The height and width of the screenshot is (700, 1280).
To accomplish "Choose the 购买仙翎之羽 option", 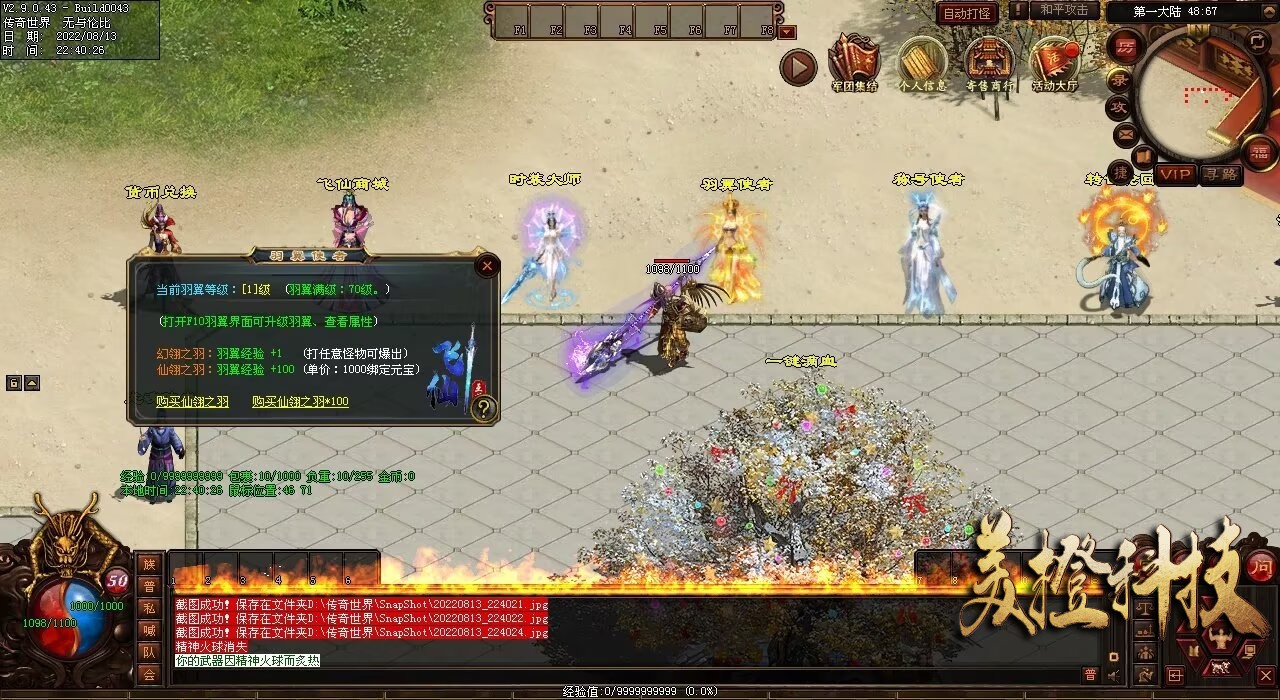I will tap(192, 402).
